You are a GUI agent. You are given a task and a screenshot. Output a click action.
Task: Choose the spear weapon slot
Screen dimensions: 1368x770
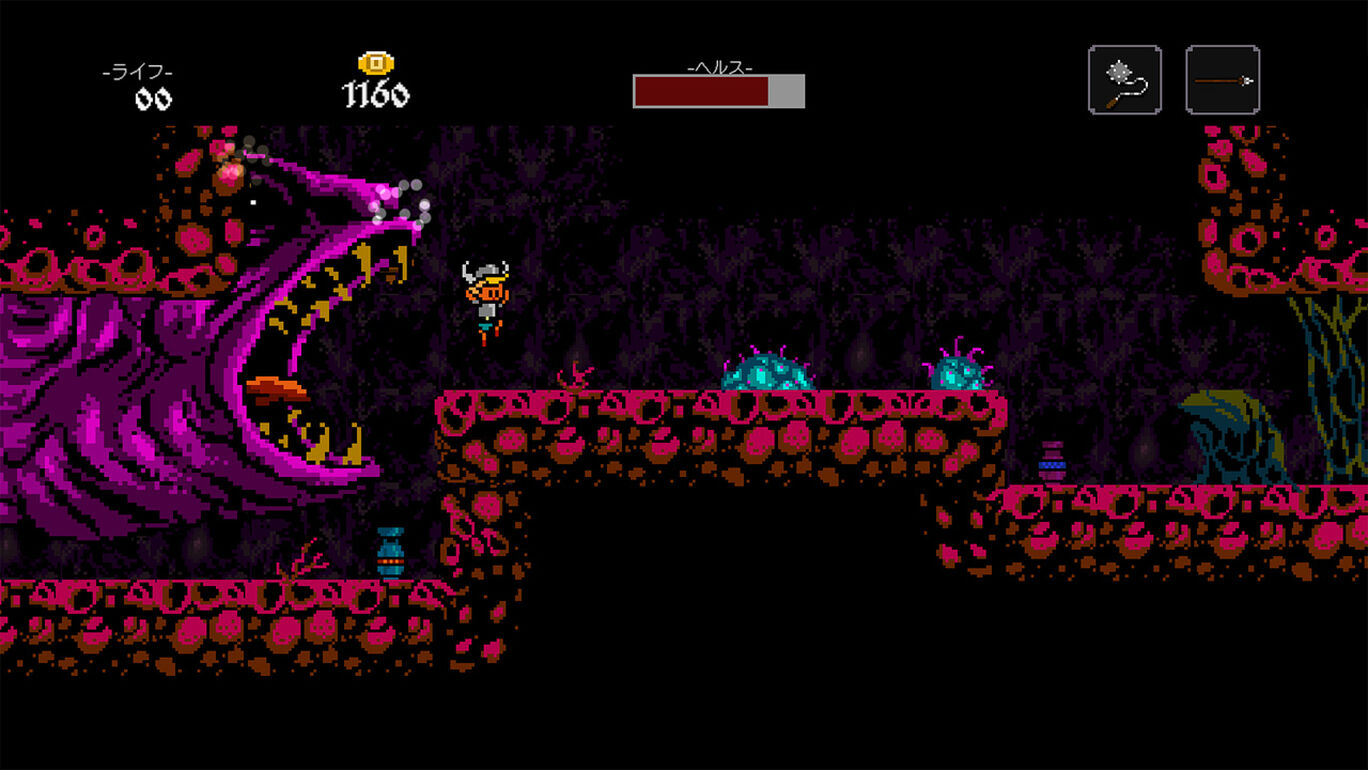[1222, 80]
